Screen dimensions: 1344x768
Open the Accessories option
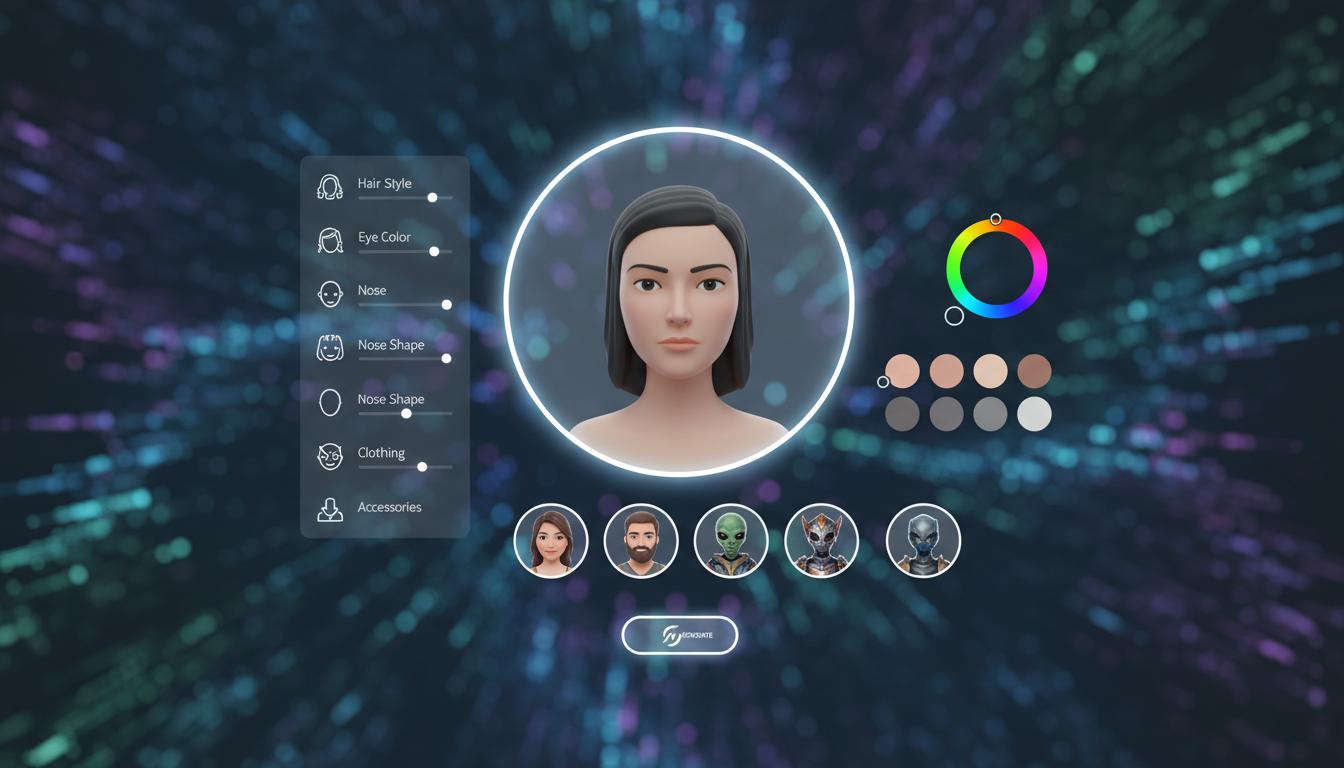click(389, 507)
